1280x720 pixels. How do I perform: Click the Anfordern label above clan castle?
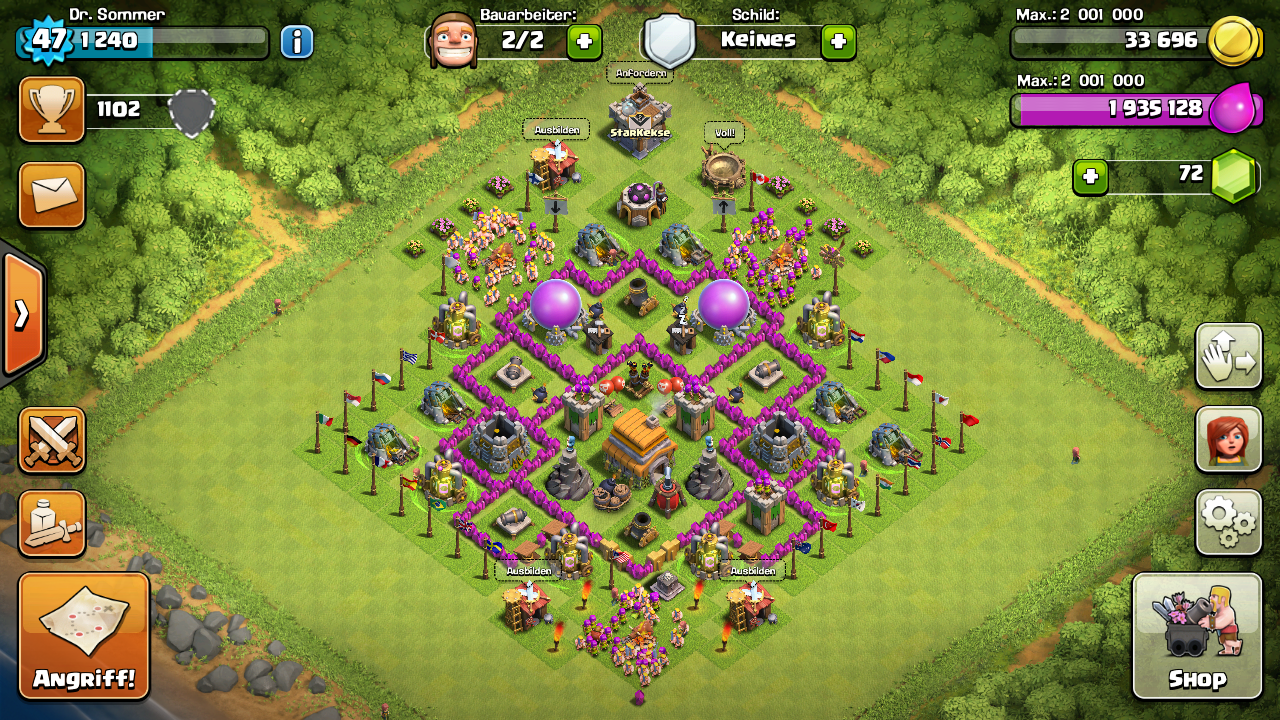pos(640,73)
